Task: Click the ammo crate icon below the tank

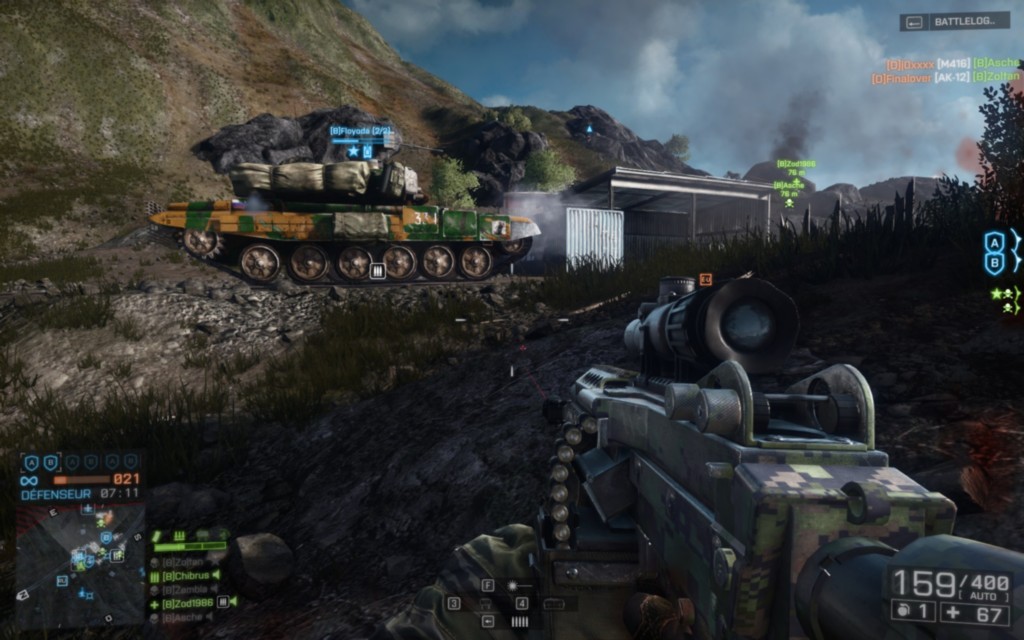Action: [378, 270]
